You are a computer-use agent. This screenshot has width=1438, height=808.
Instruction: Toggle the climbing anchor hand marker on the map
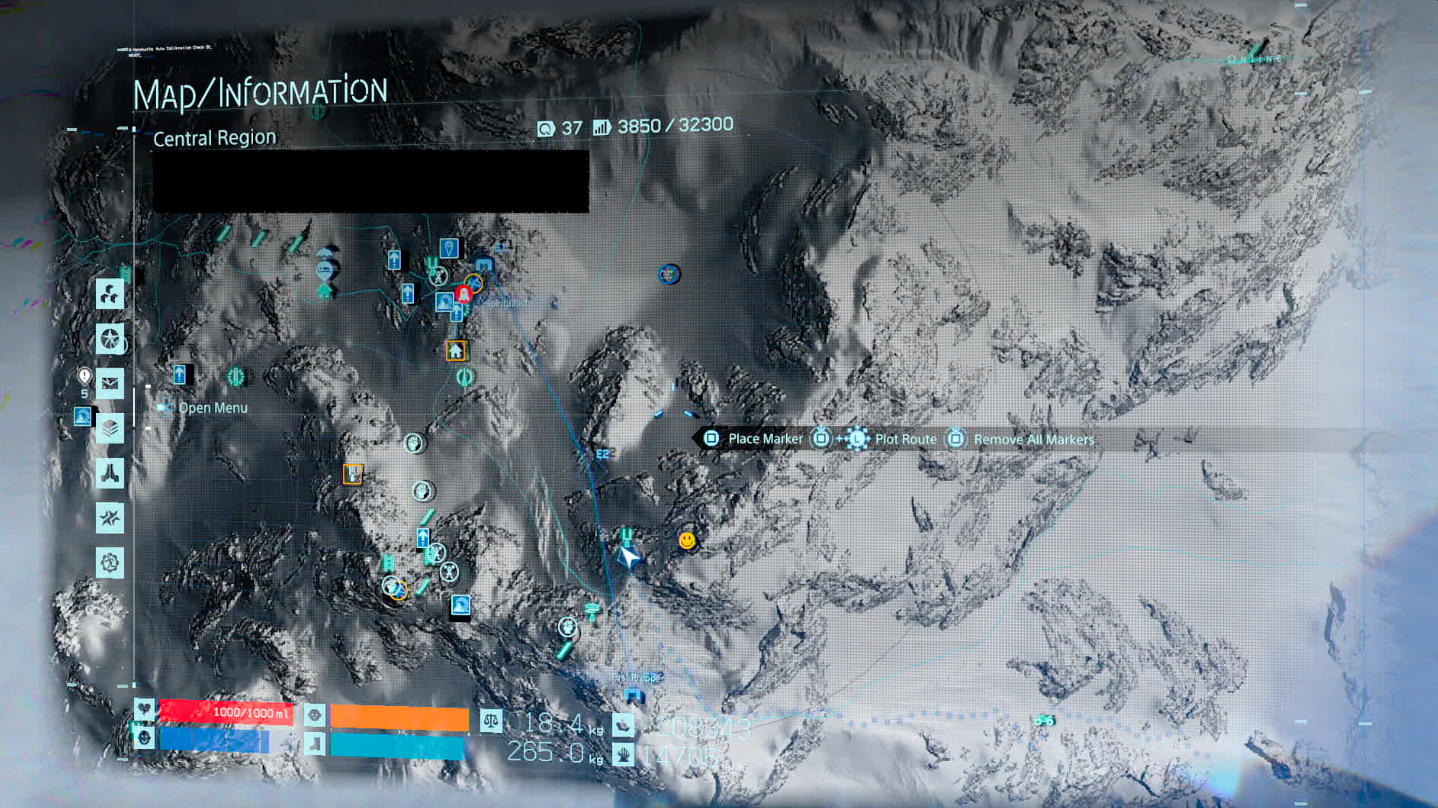click(413, 441)
